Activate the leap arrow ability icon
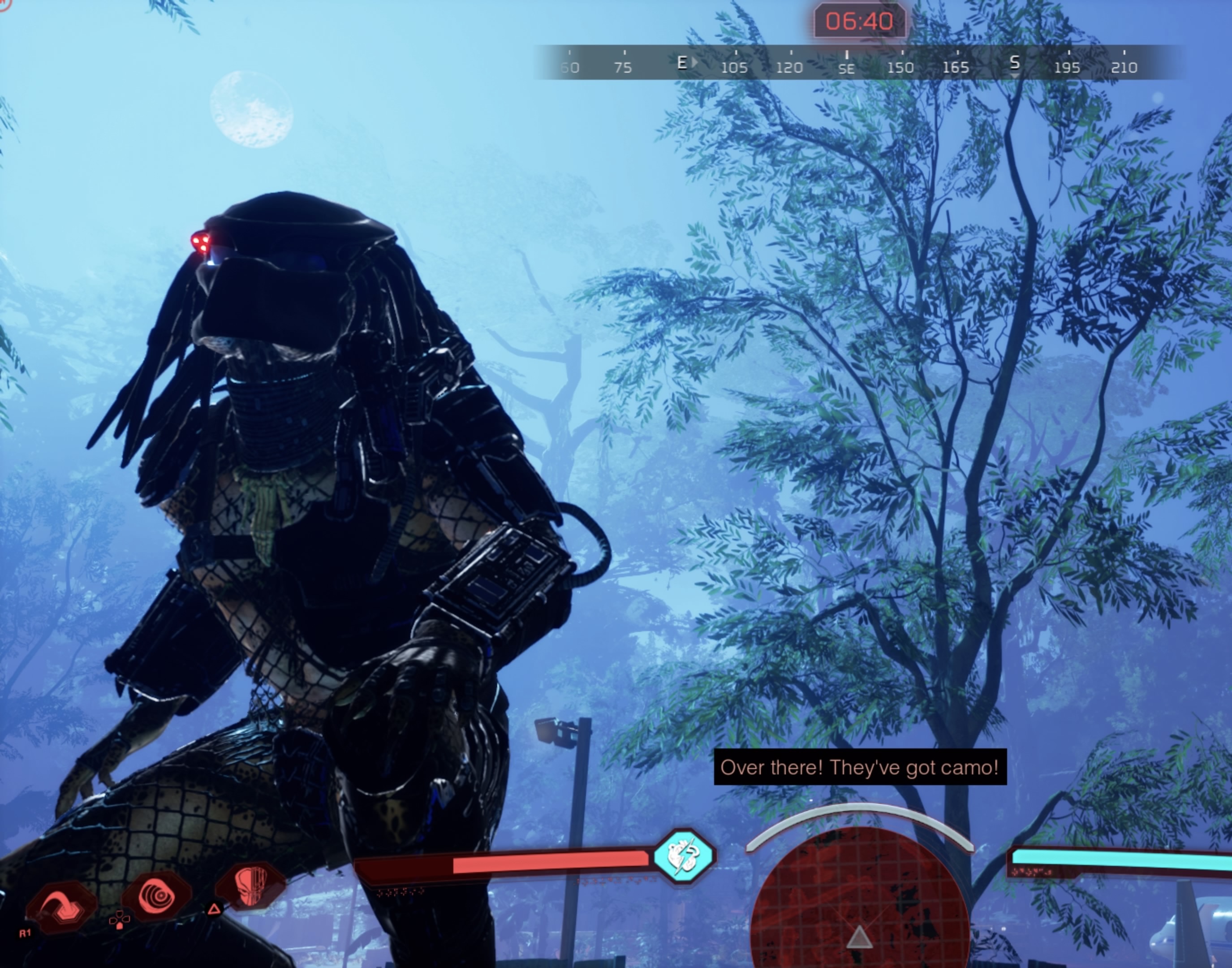Screen dimensions: 1232x968 point(60,906)
